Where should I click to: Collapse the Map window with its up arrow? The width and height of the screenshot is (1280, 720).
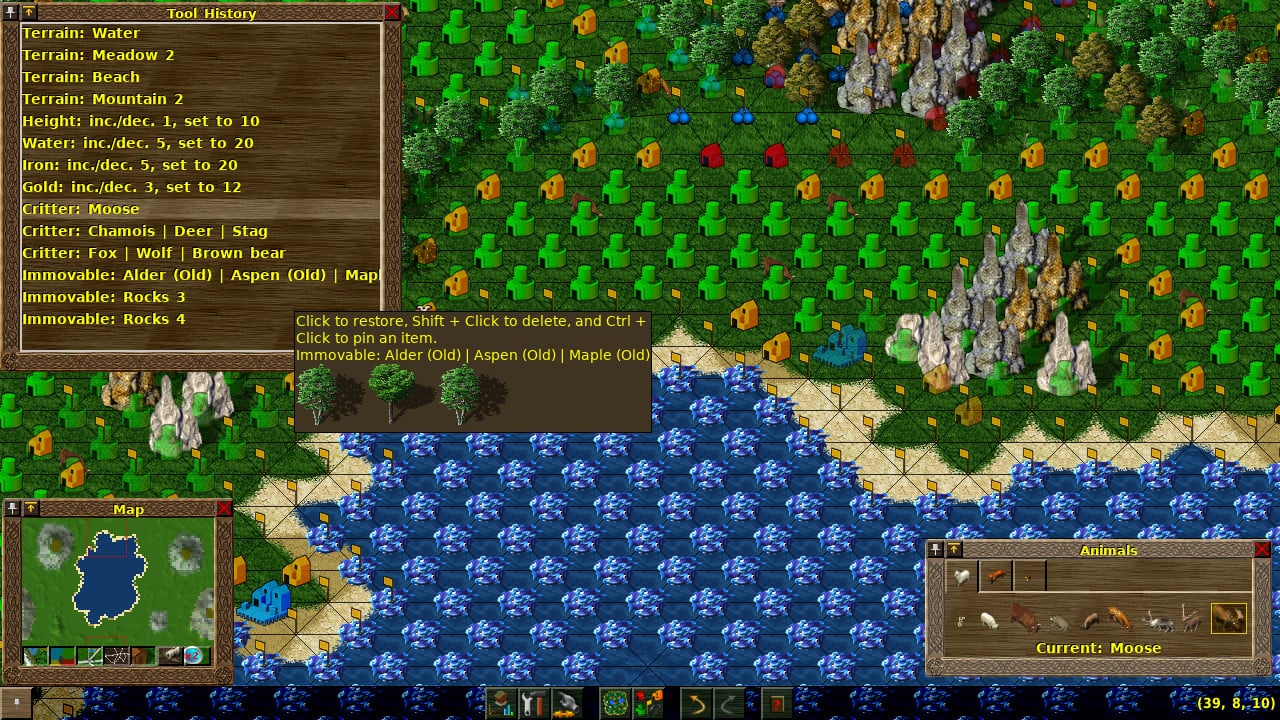click(x=31, y=507)
